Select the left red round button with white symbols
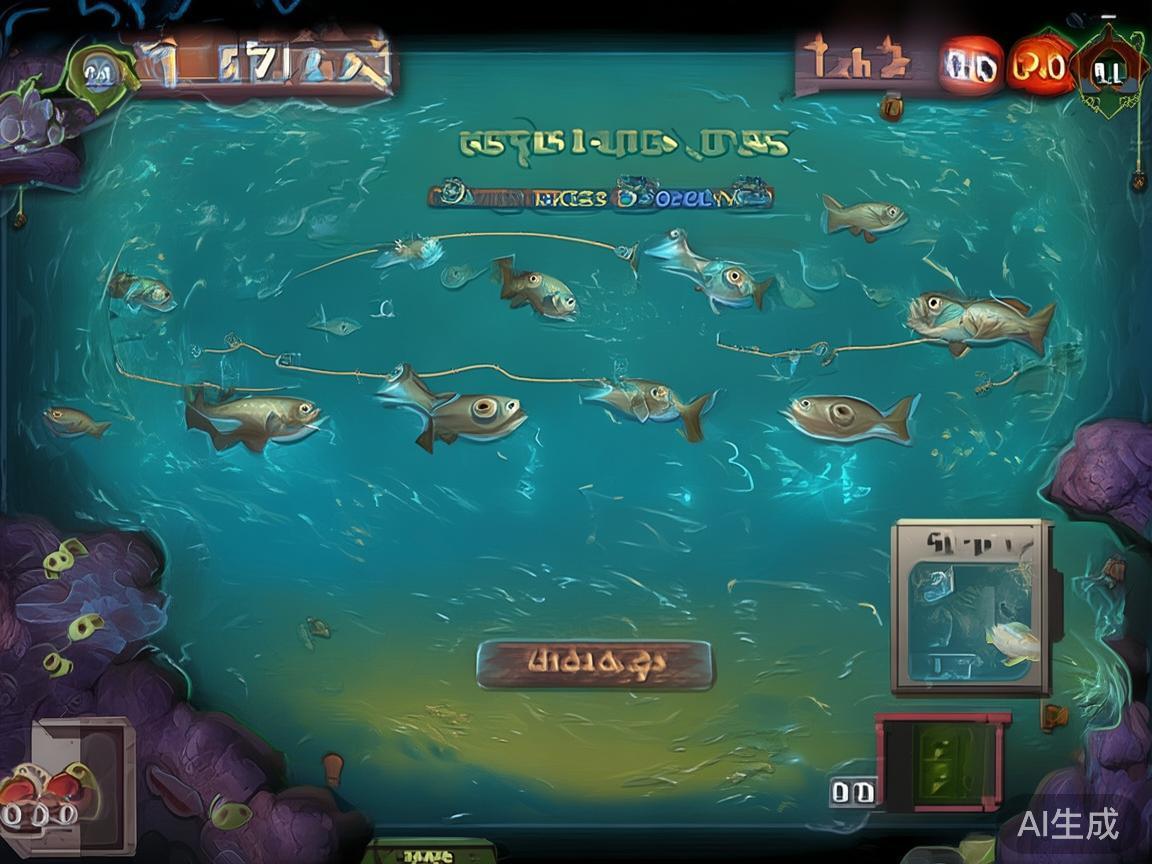 (970, 67)
